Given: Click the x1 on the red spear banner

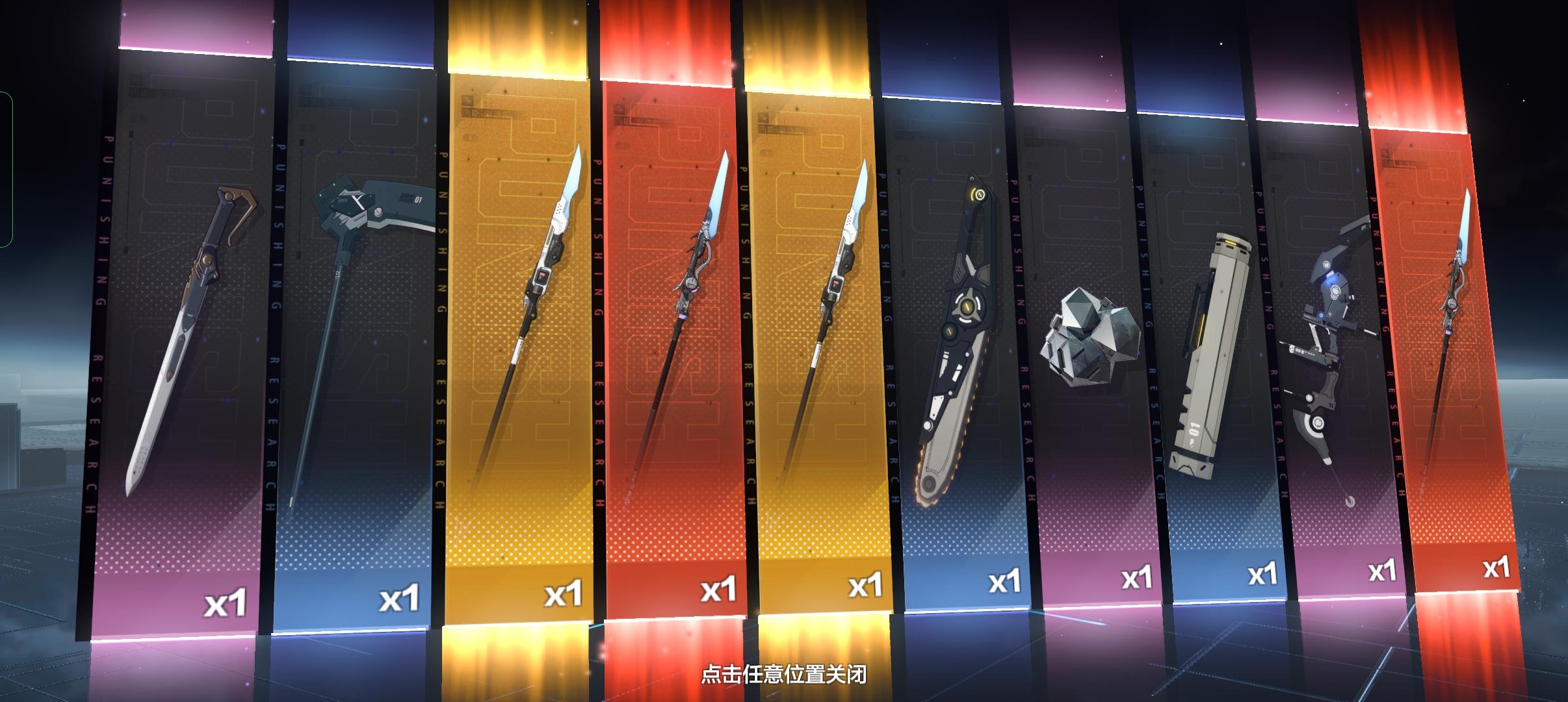Looking at the screenshot, I should [719, 586].
